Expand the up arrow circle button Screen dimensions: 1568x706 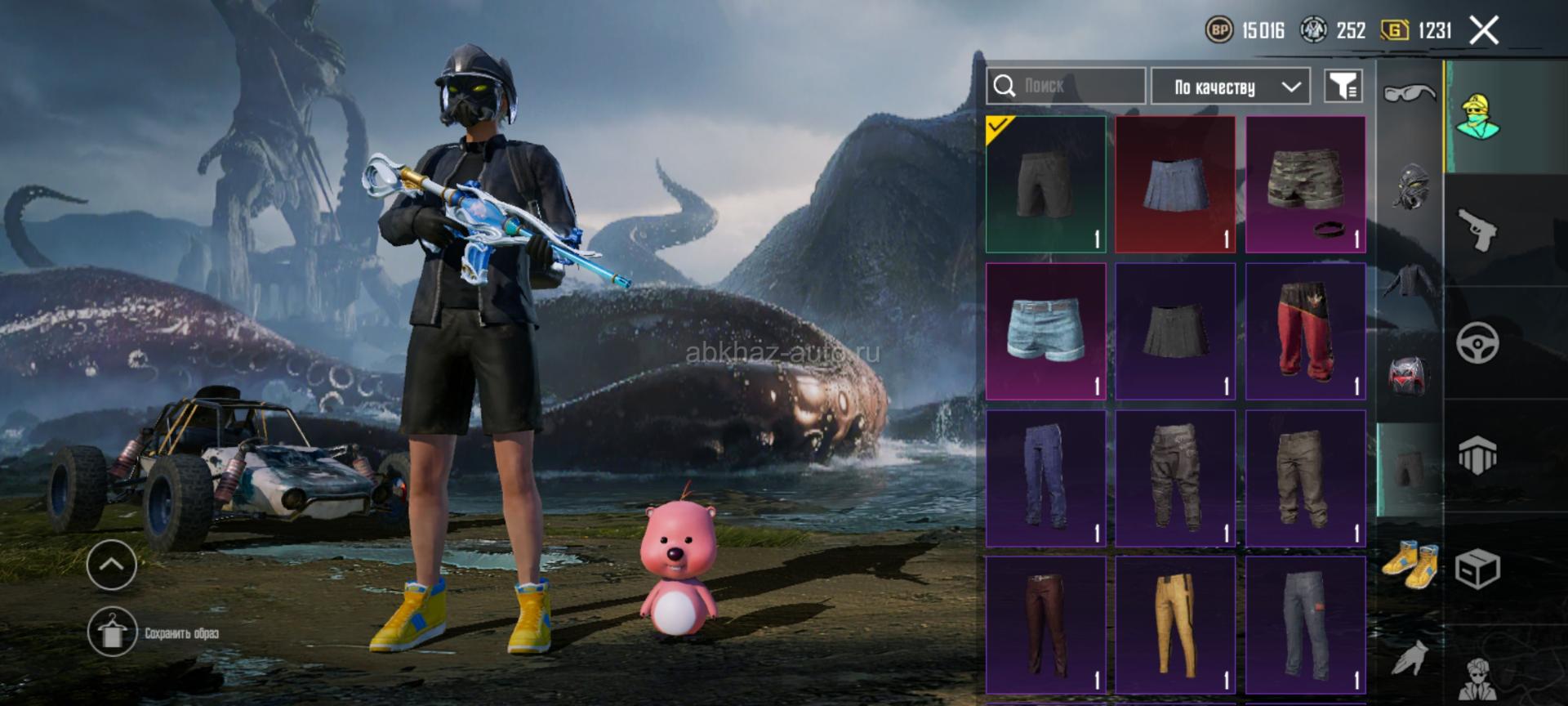point(112,564)
